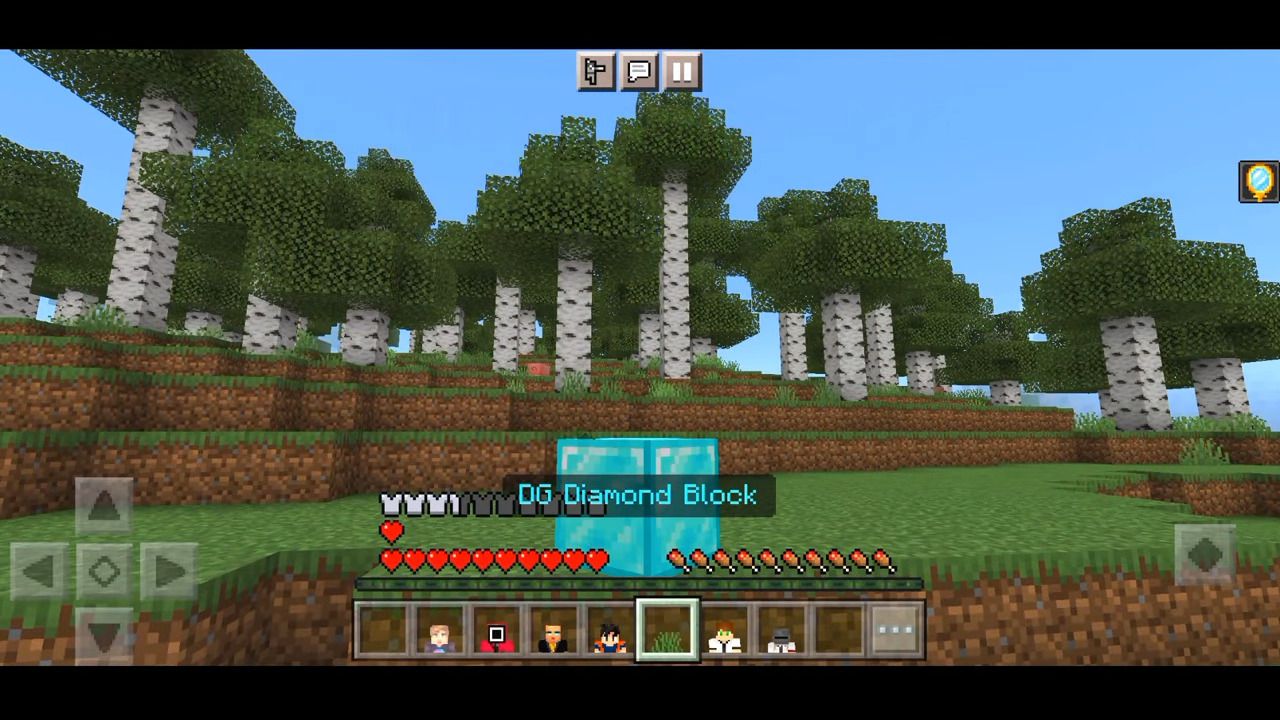
Task: Open the emote wheel icon at top
Action: (x=597, y=70)
